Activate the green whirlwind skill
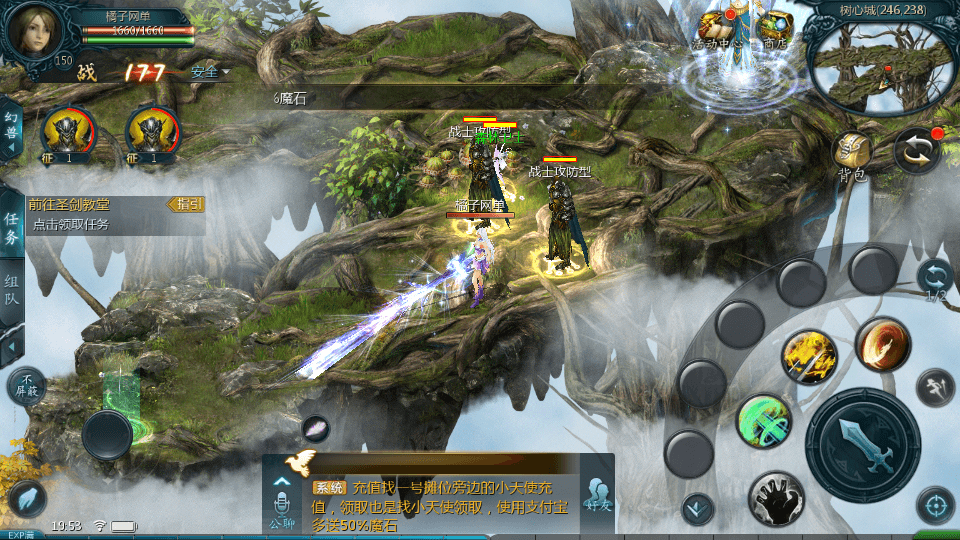Viewport: 960px width, 540px height. click(x=764, y=421)
